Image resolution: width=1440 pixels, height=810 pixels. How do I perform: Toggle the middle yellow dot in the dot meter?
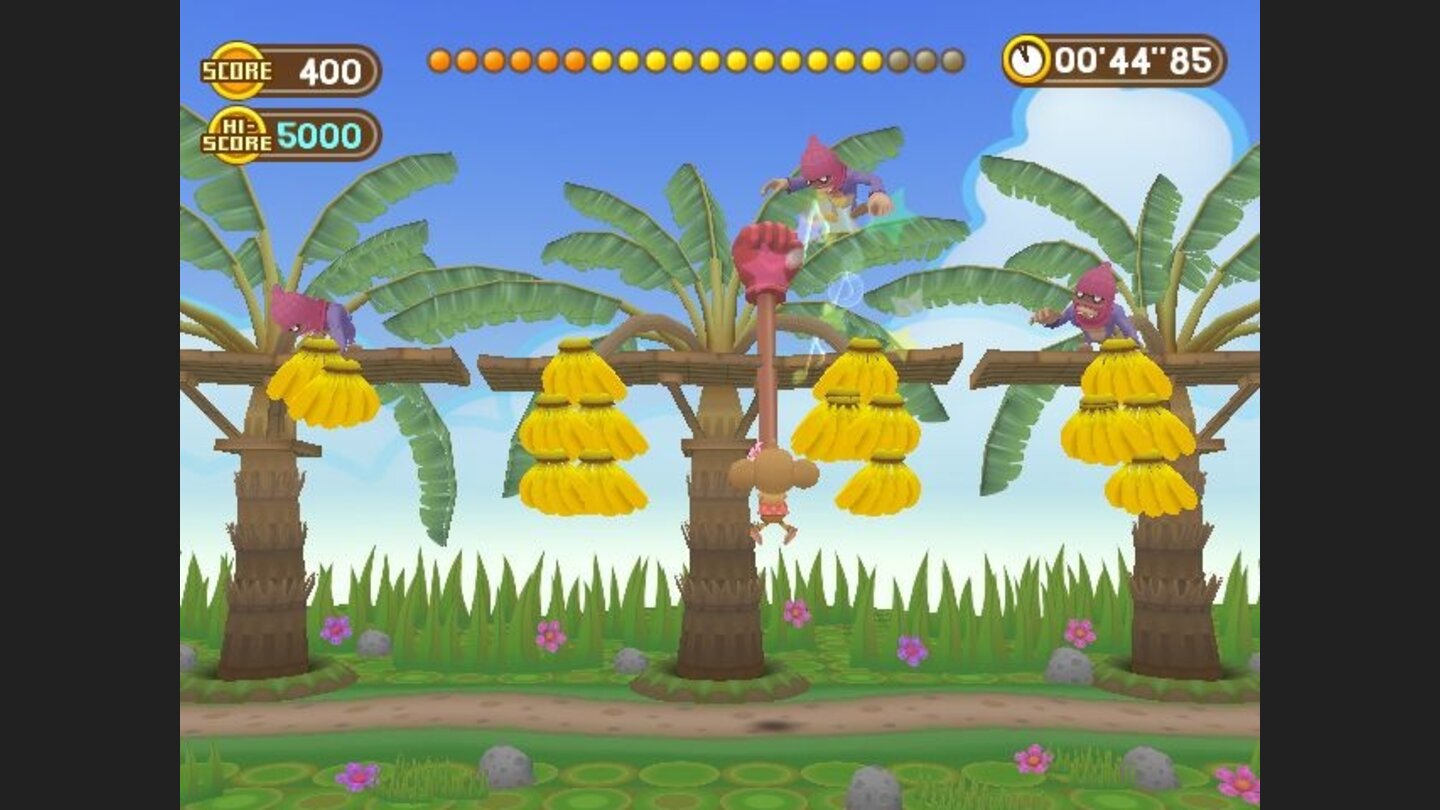coord(695,60)
